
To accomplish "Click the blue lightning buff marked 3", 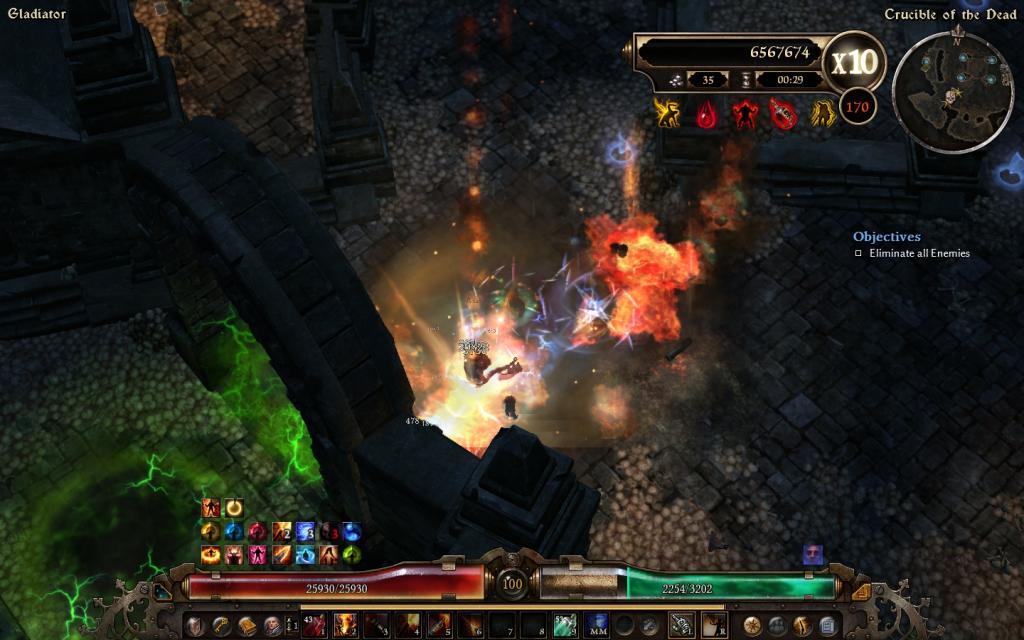I will click(x=305, y=531).
